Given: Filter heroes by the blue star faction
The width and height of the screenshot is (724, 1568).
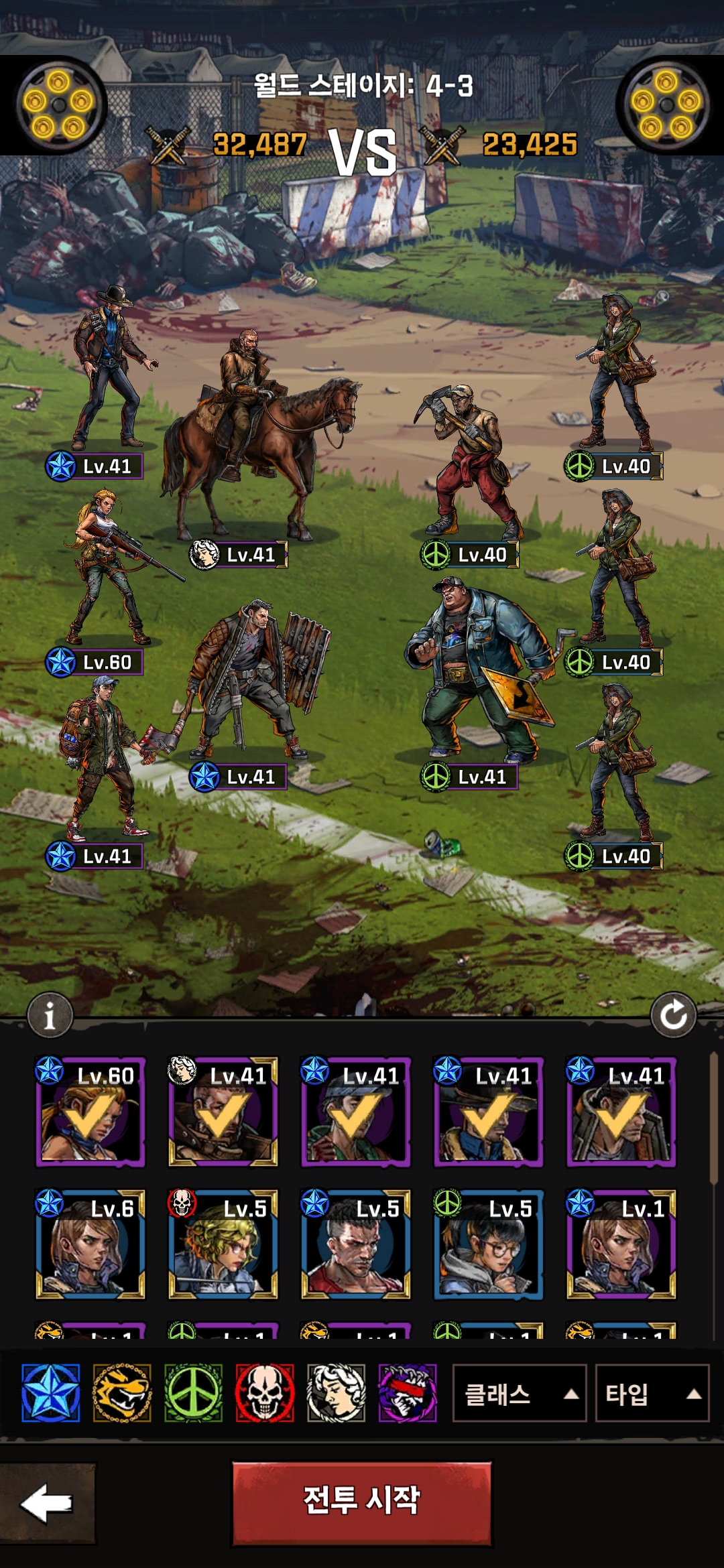Looking at the screenshot, I should pos(50,1393).
